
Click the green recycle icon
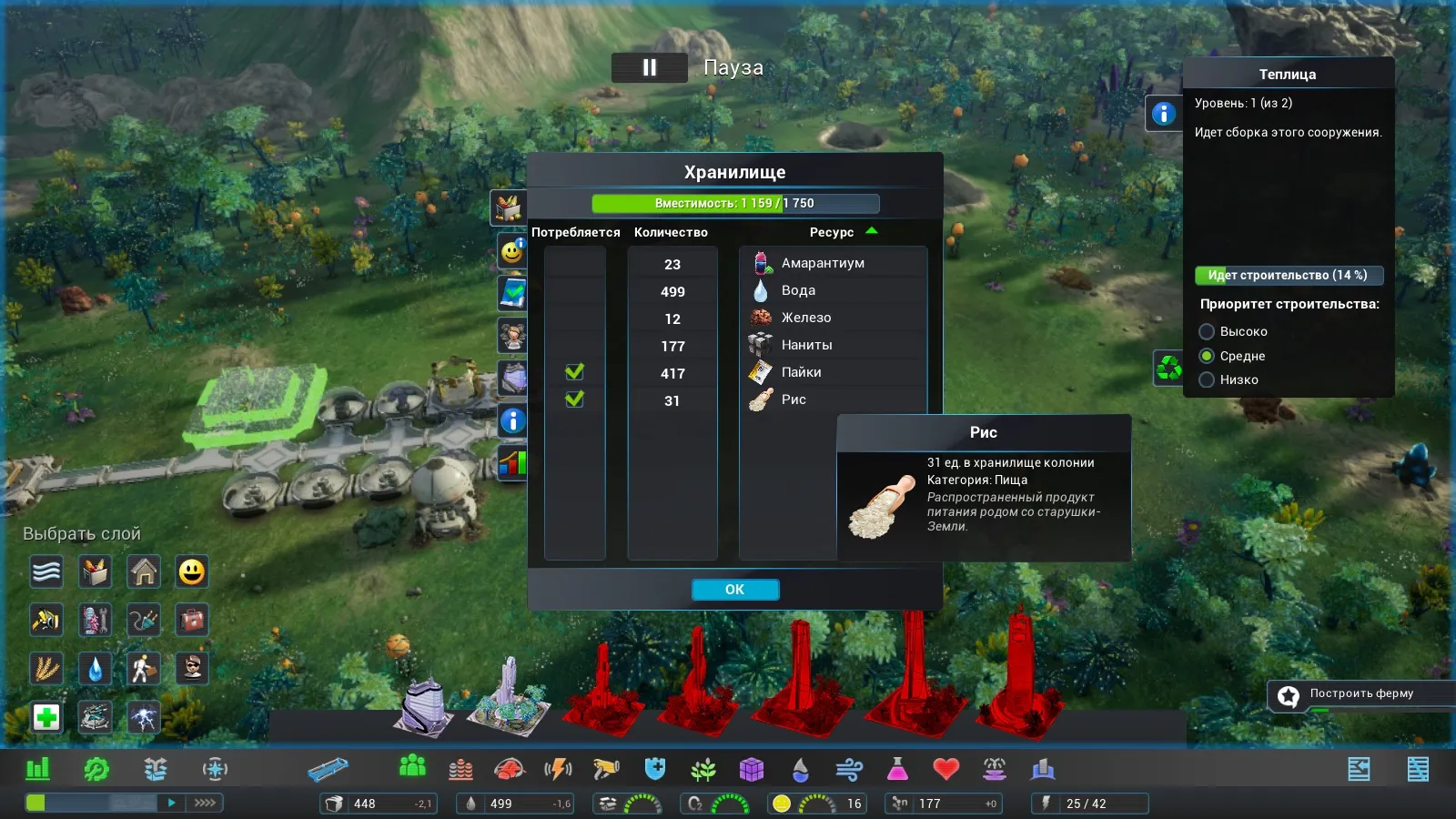(x=1168, y=368)
